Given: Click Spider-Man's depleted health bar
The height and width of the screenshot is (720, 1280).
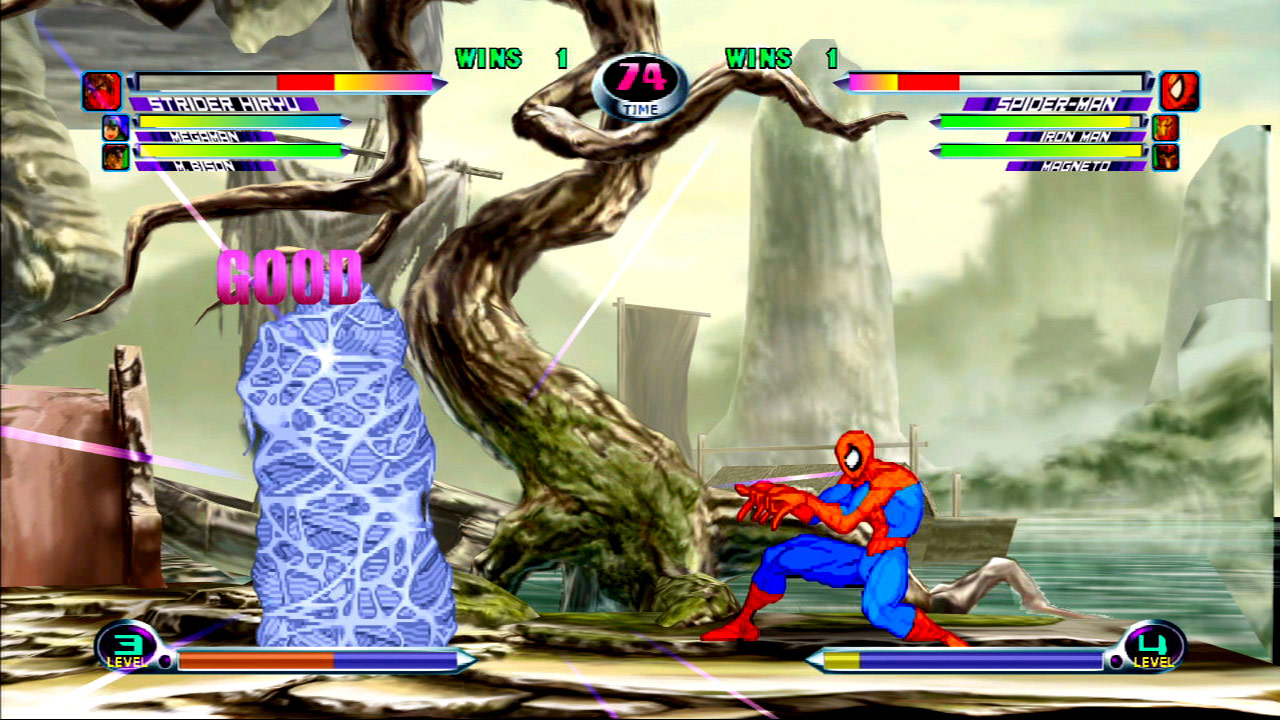Looking at the screenshot, I should (1000, 82).
